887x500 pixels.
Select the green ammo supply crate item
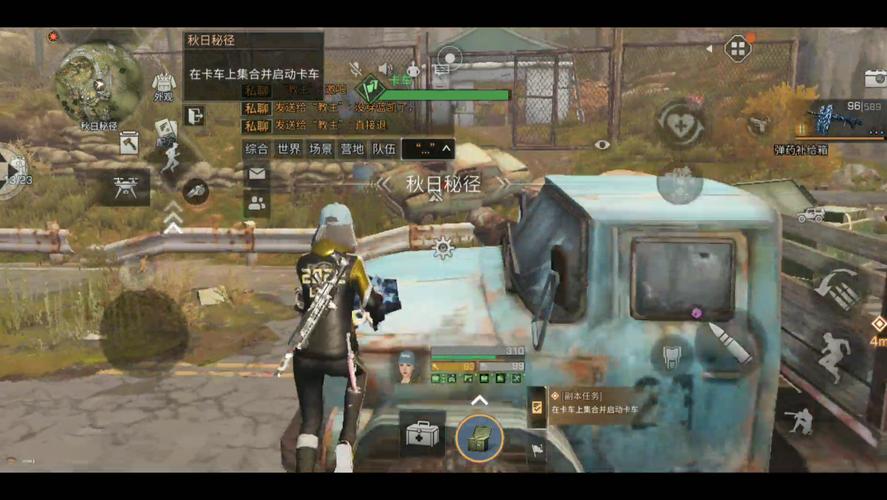click(479, 437)
